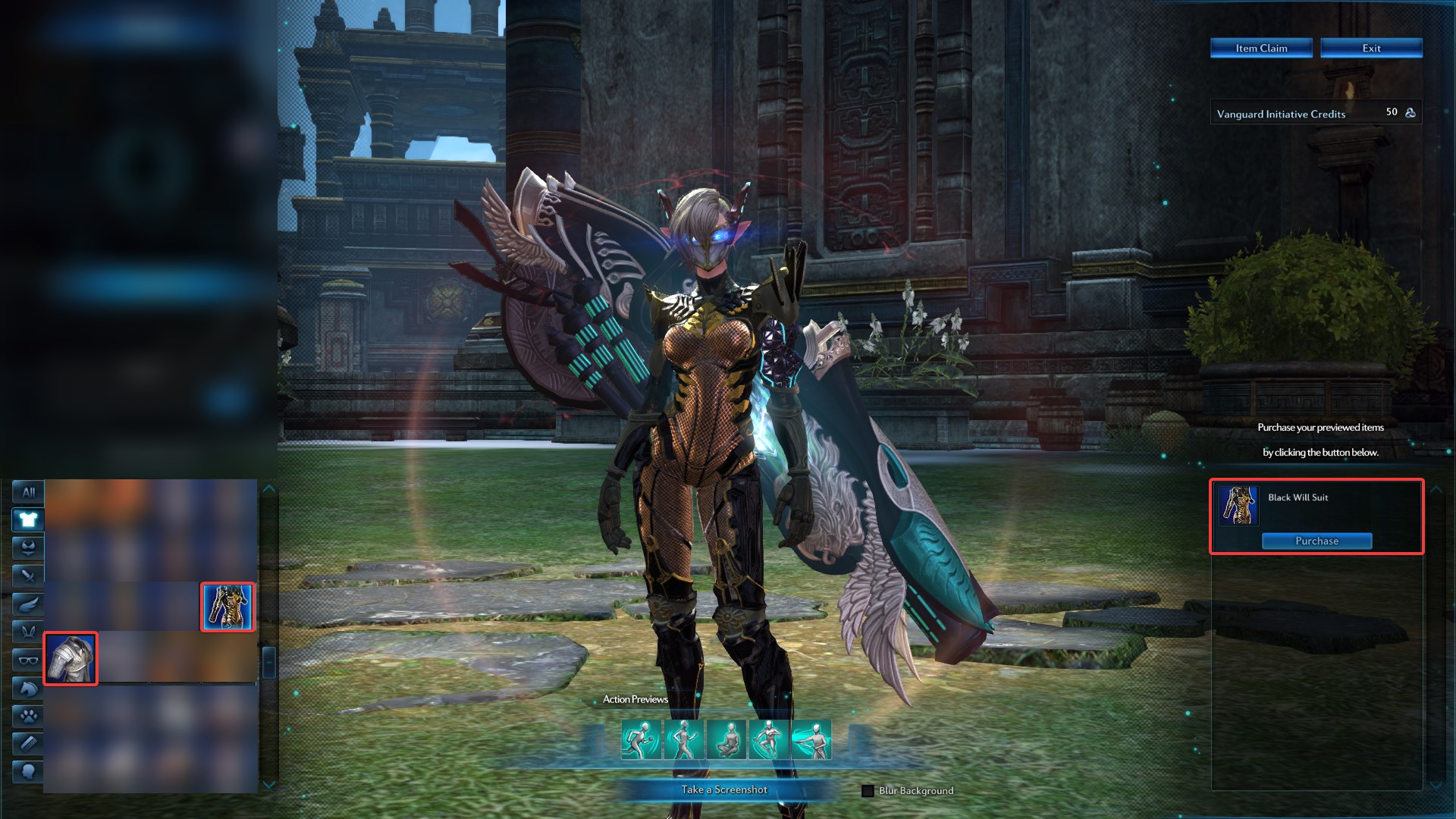Viewport: 1456px width, 819px height.
Task: Purchase the Black Will Suit
Action: click(x=1316, y=541)
